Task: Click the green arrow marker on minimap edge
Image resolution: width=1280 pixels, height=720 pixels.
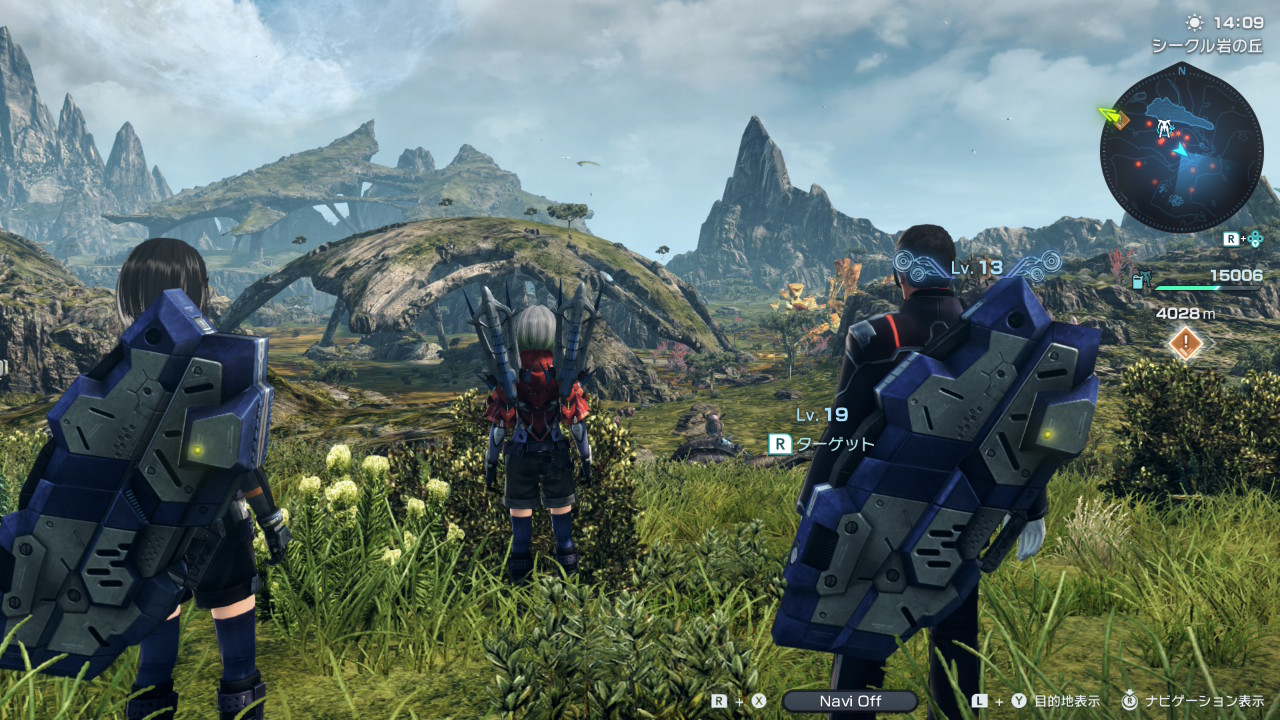Action: pyautogui.click(x=1108, y=115)
